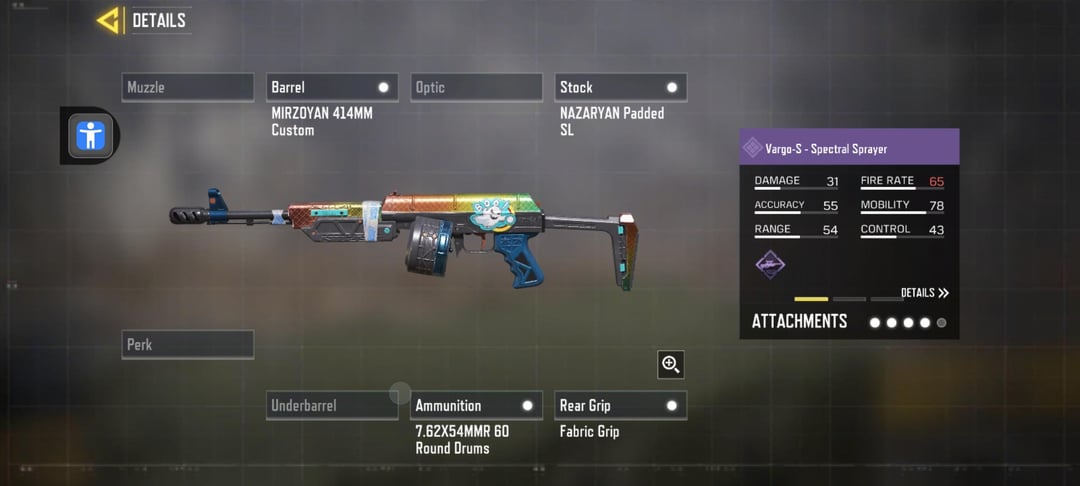The width and height of the screenshot is (1080, 486).
Task: Change the Rear Grip attachment
Action: [620, 405]
